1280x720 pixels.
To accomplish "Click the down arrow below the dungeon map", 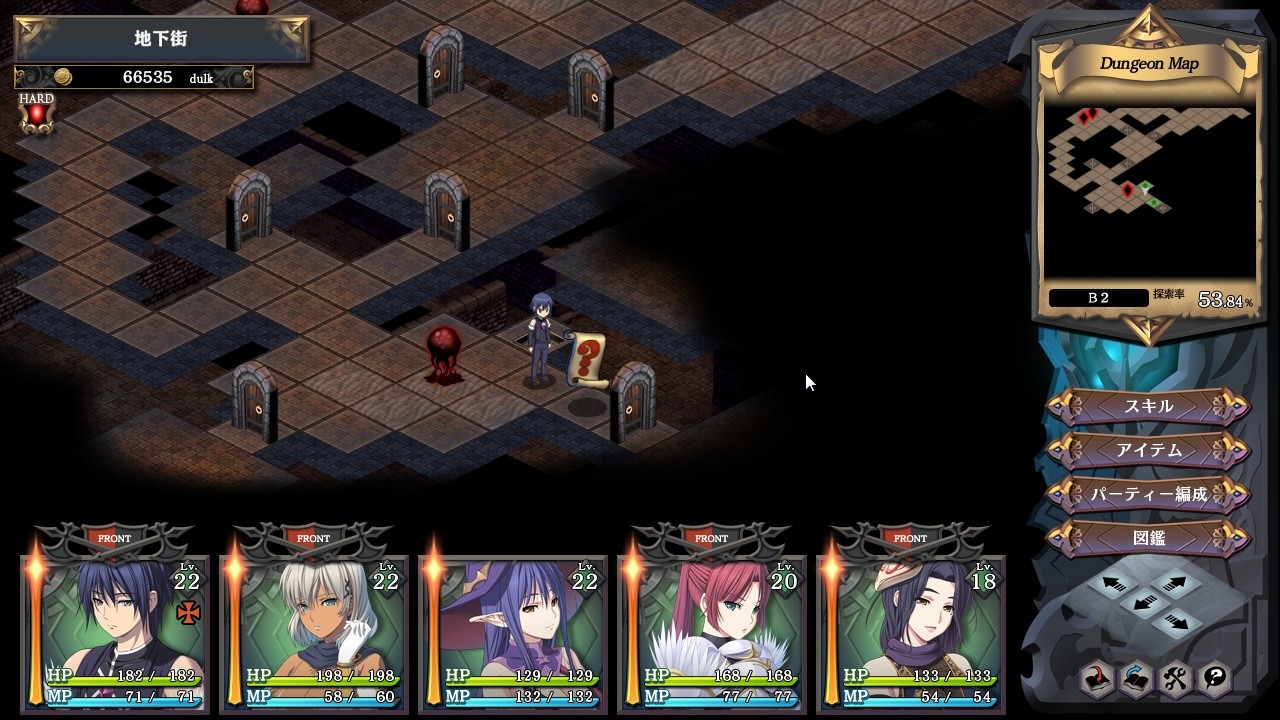I will tap(1149, 329).
